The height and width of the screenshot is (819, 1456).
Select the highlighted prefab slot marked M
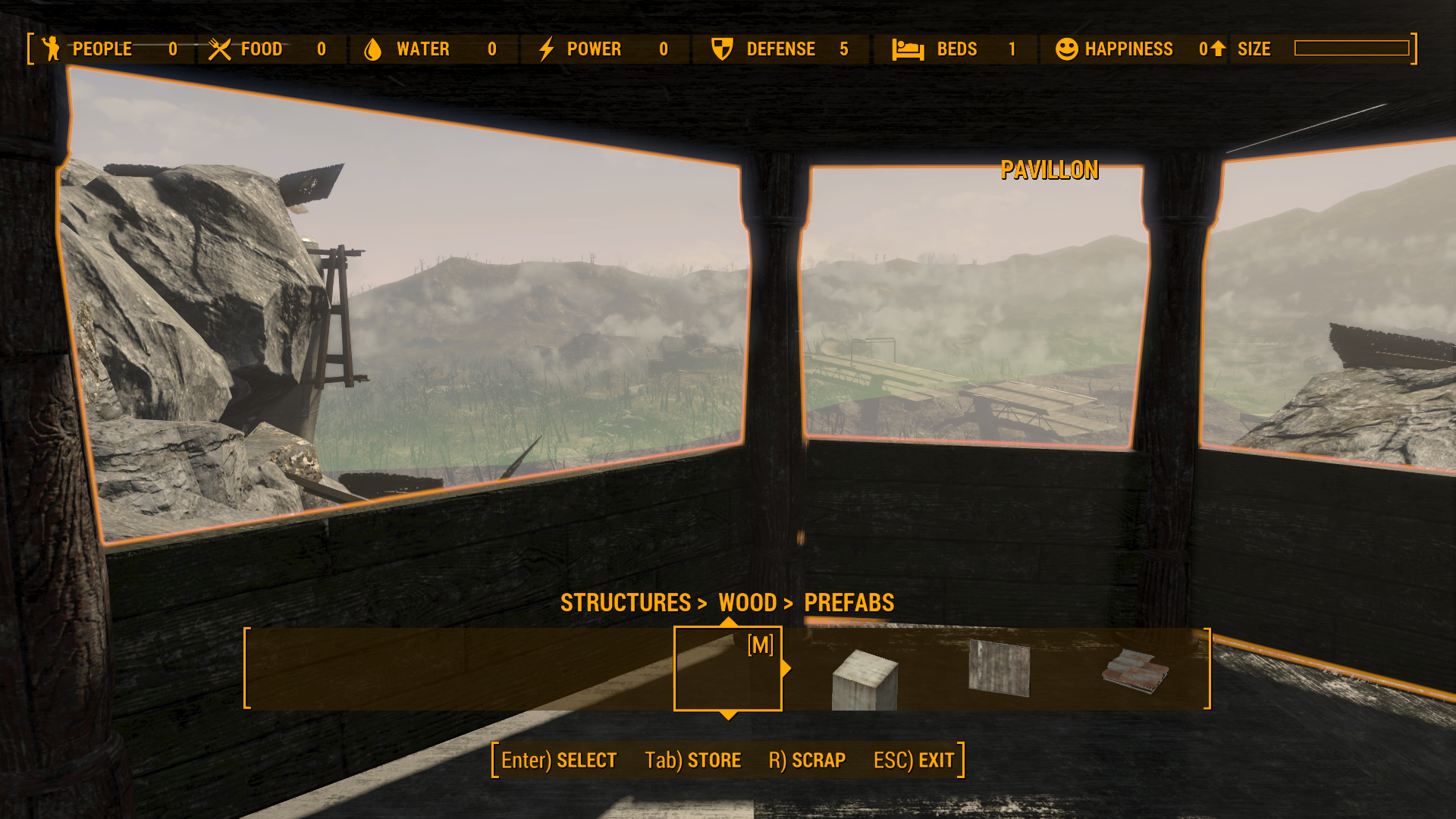[727, 668]
